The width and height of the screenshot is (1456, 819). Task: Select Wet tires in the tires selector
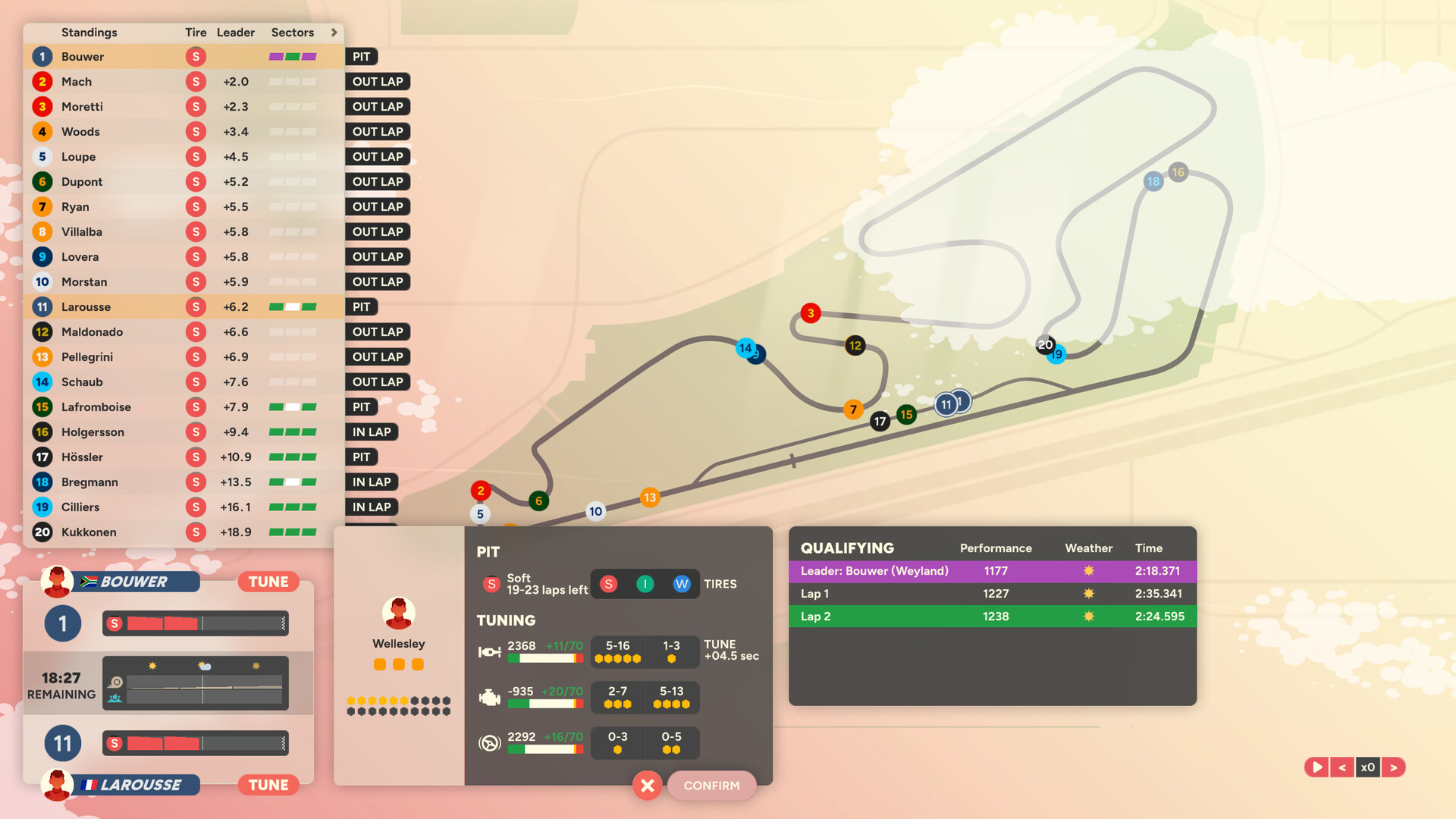(x=682, y=584)
